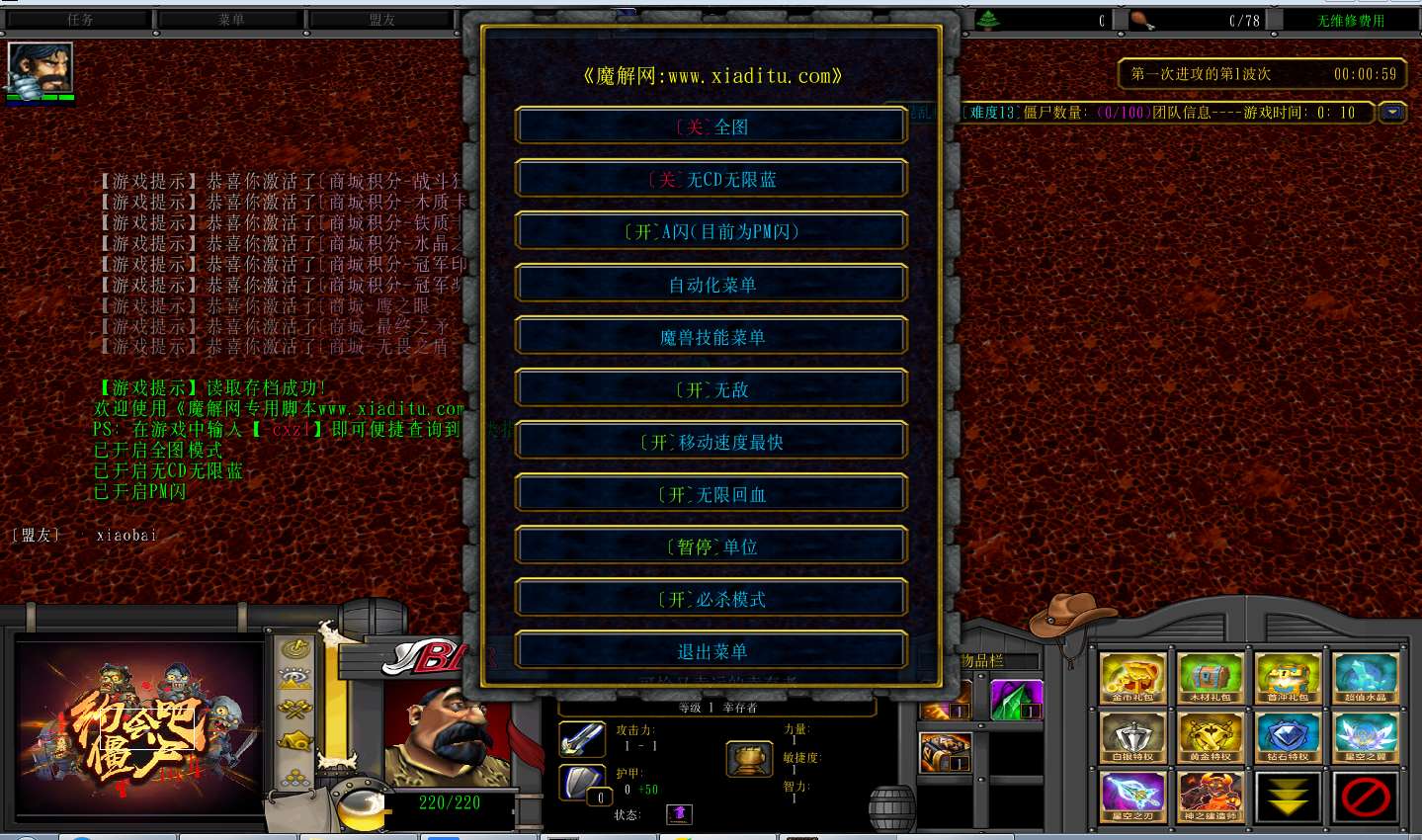Select the green crystal inventory item
This screenshot has width=1422, height=840.
coord(1016,699)
